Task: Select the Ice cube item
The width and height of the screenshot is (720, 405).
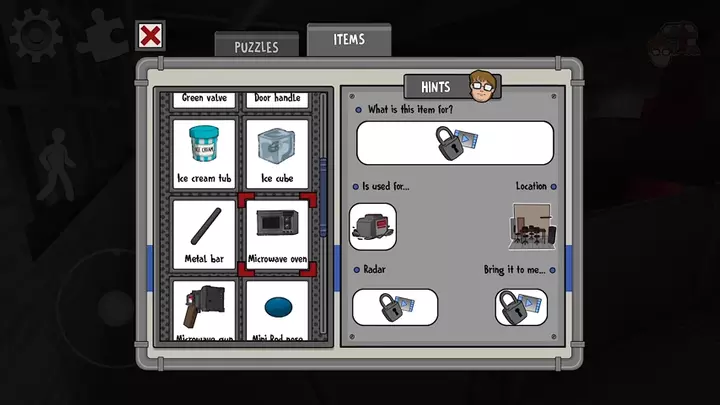Action: [277, 153]
